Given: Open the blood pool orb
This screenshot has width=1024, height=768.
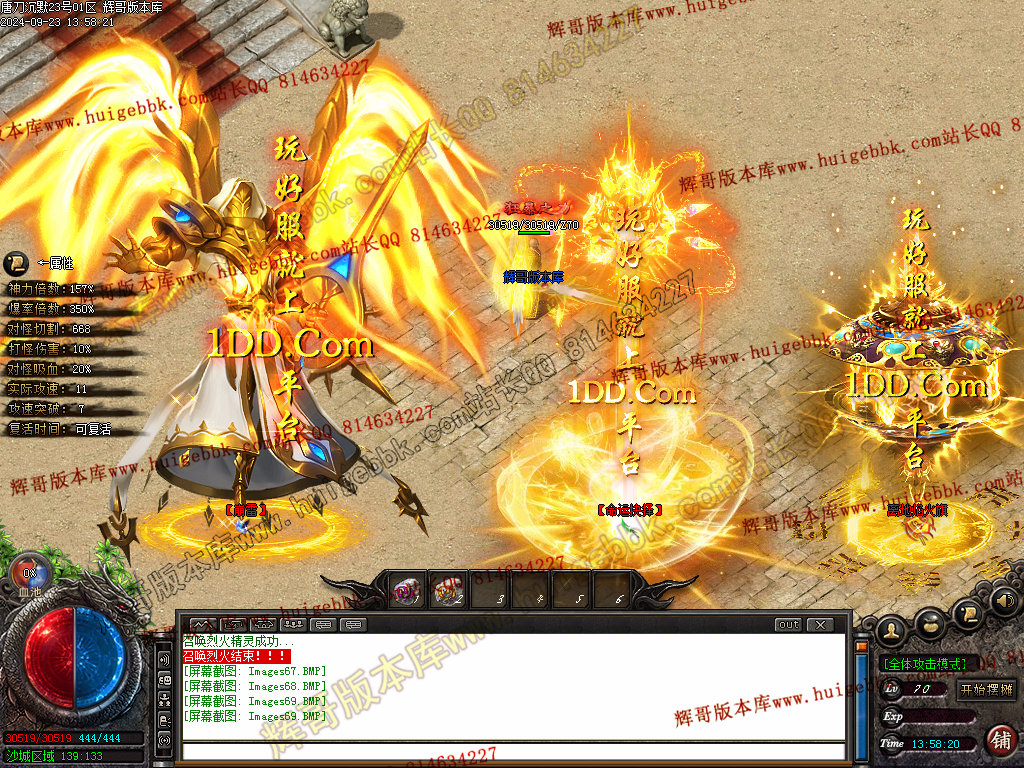Looking at the screenshot, I should tap(30, 573).
